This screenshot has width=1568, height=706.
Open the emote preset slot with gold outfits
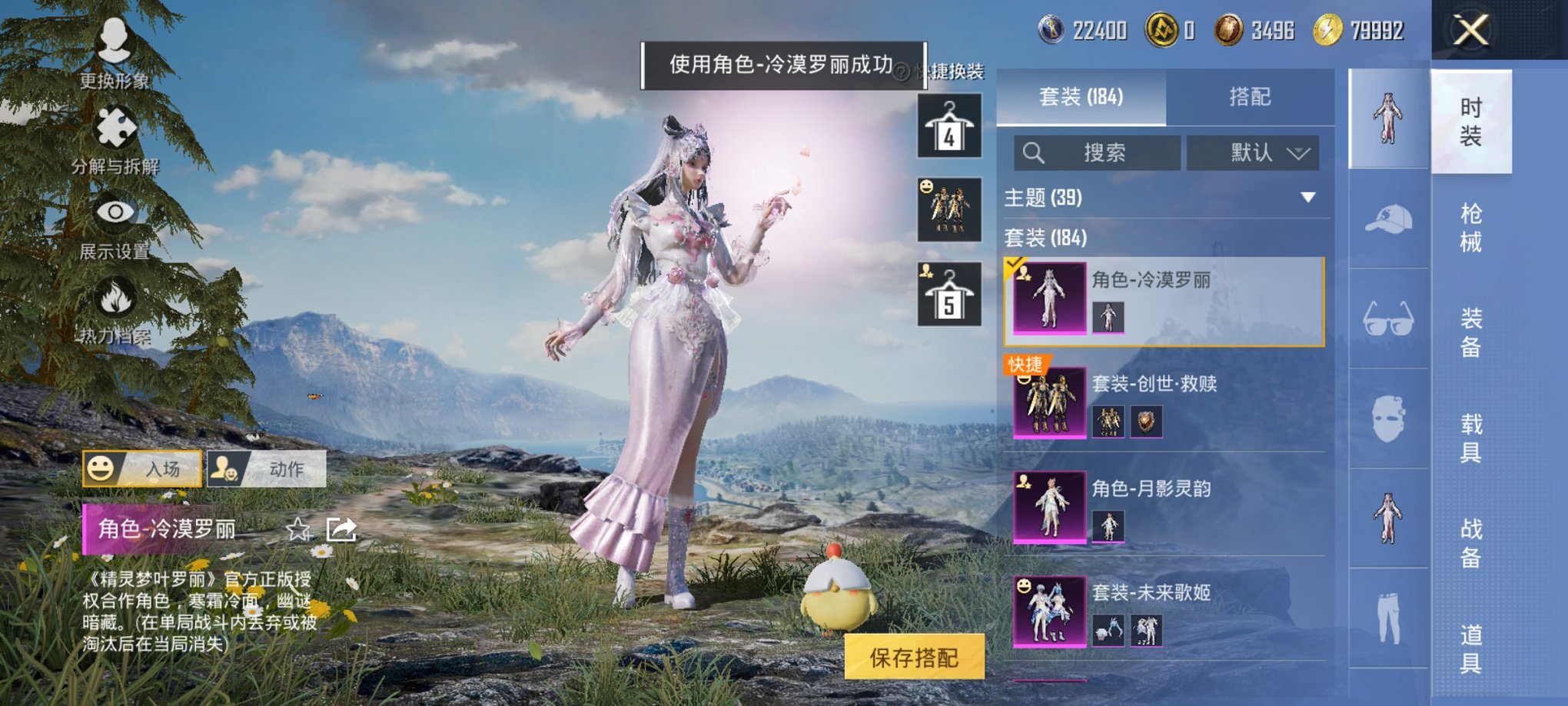pyautogui.click(x=948, y=209)
